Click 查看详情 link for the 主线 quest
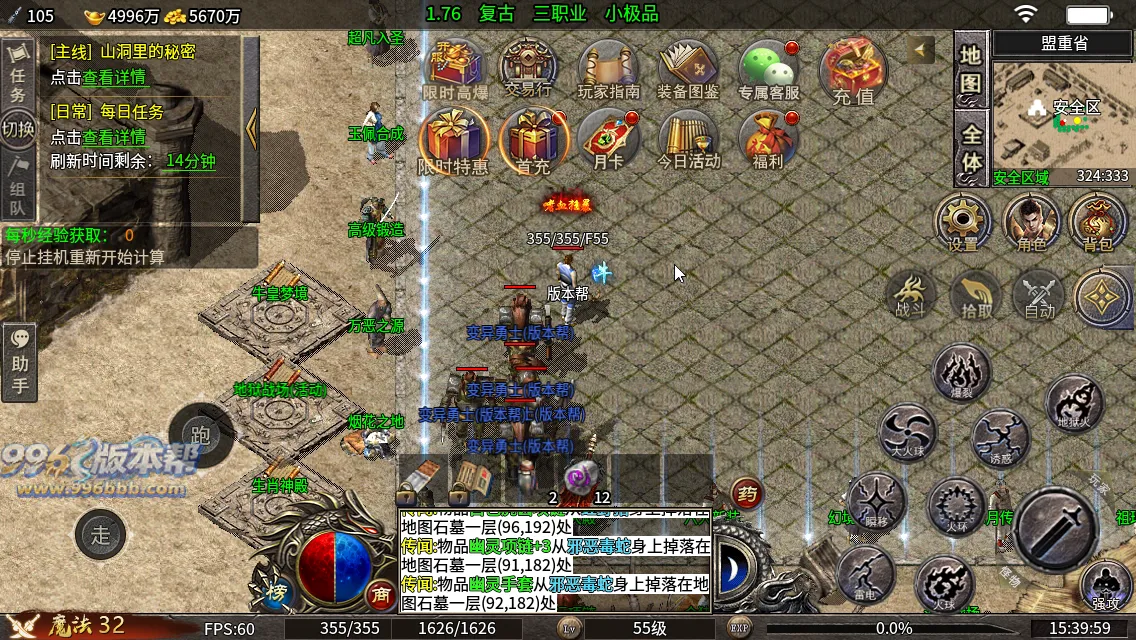The image size is (1136, 640). (x=114, y=77)
